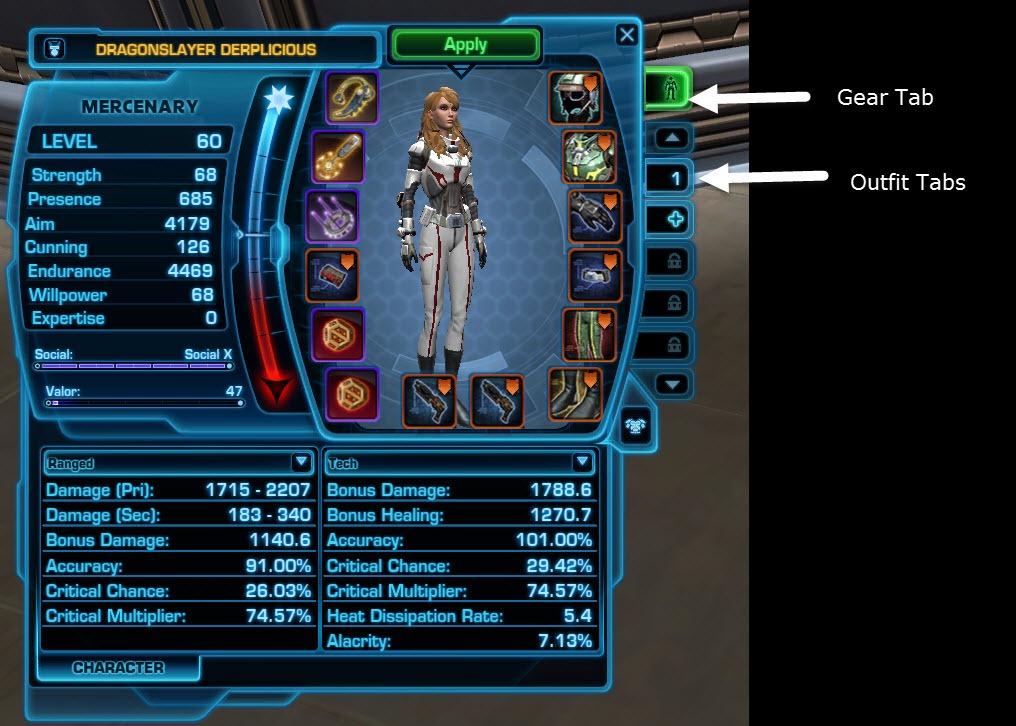Open the Tech stats dropdown

(x=582, y=462)
